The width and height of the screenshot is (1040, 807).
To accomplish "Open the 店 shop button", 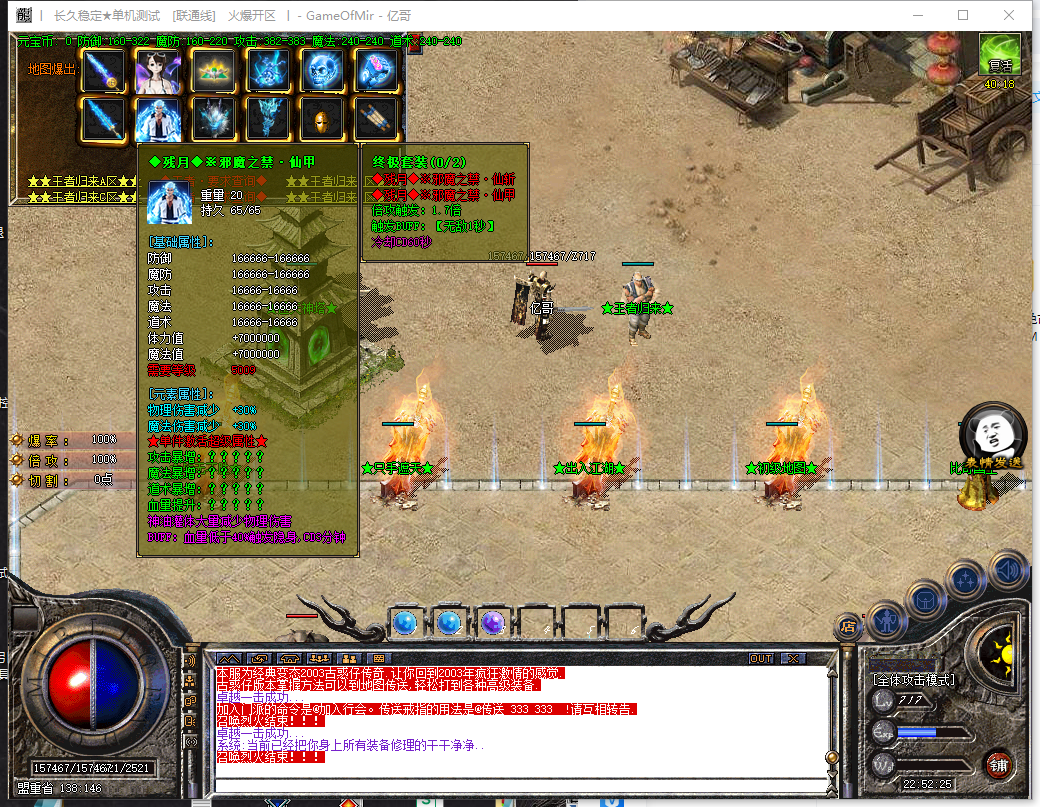I will [x=847, y=627].
